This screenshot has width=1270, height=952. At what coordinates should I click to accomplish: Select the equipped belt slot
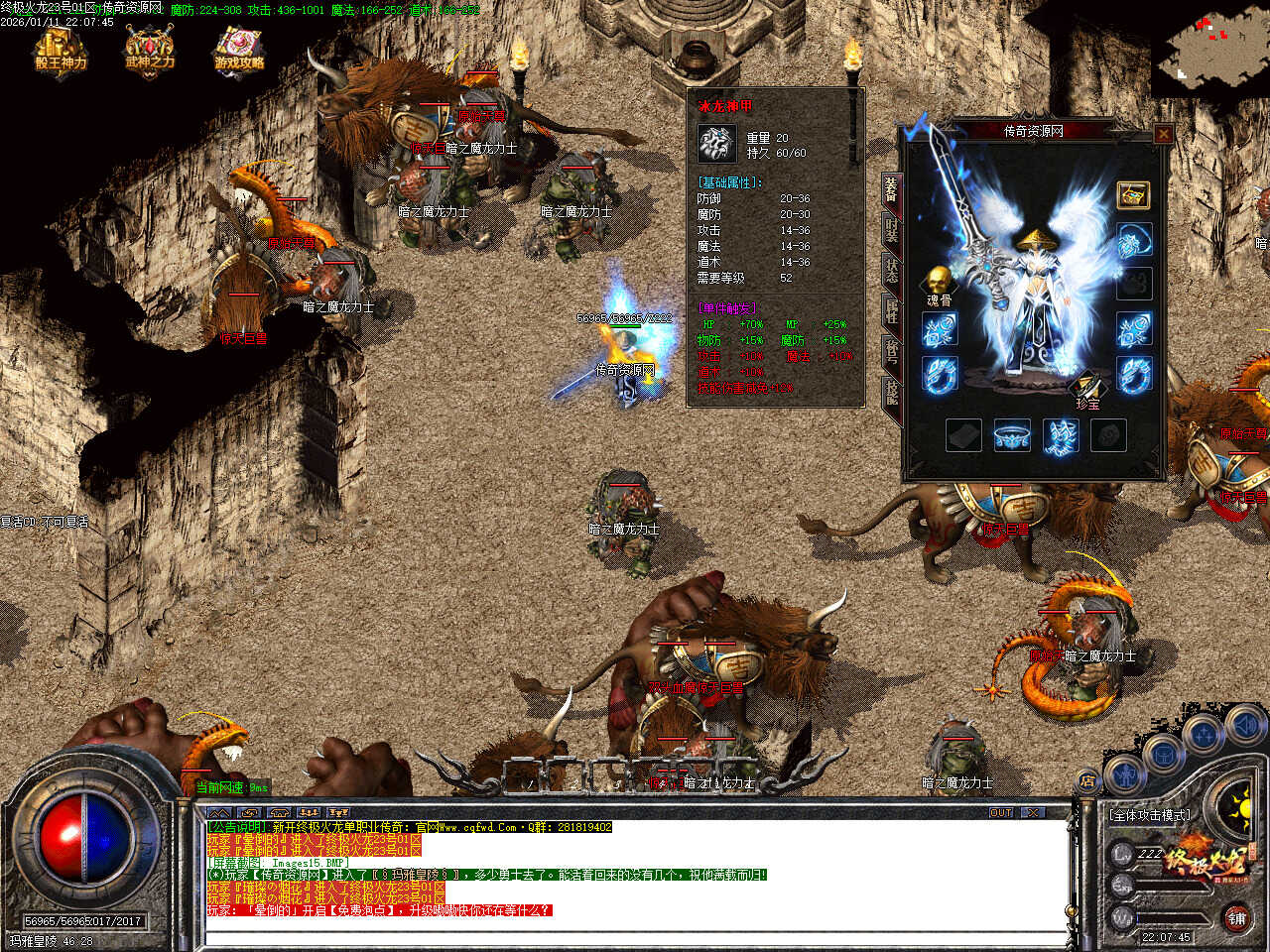click(x=1011, y=435)
